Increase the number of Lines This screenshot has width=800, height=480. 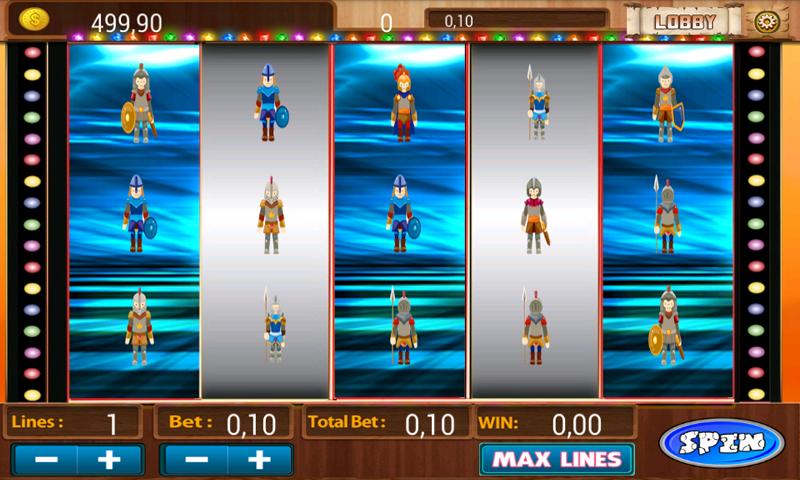point(111,459)
